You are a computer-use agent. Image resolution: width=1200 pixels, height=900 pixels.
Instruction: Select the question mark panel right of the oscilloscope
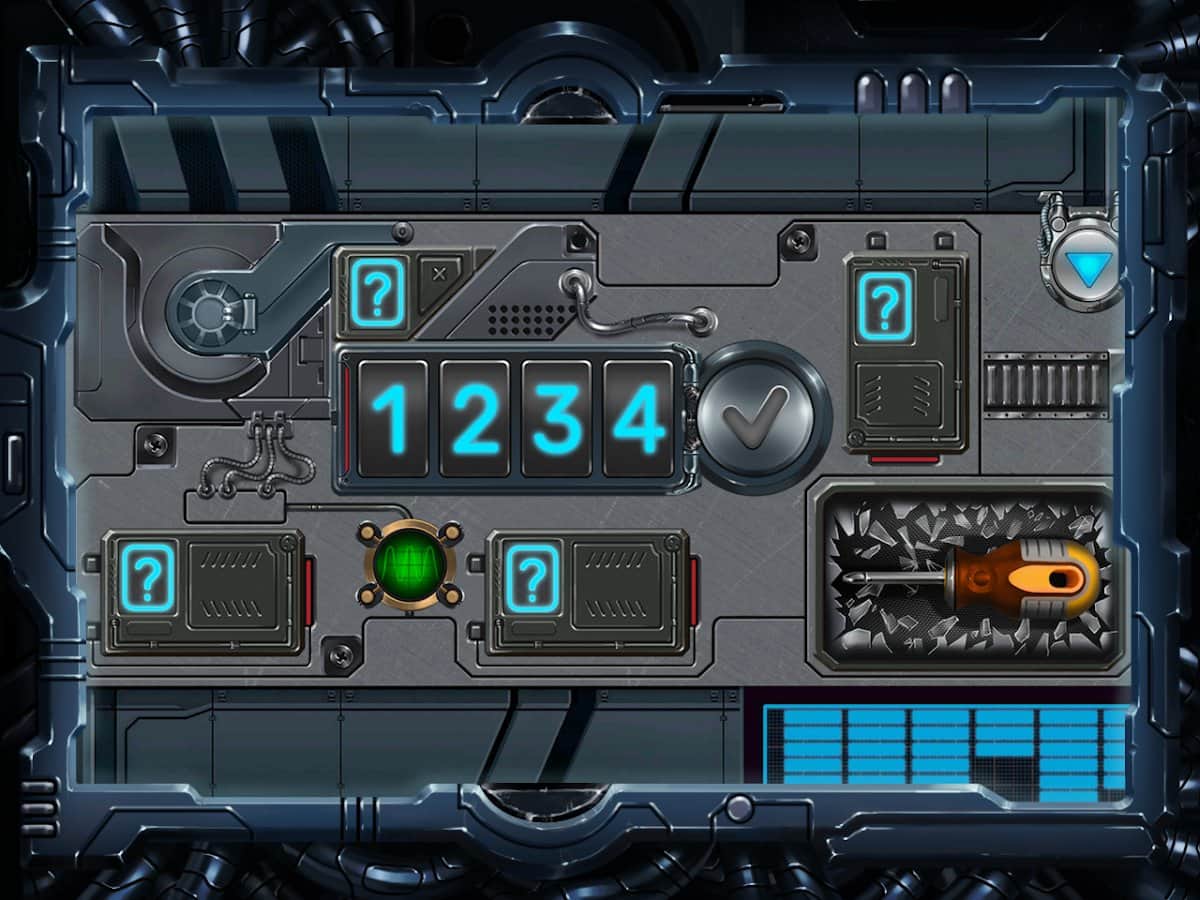click(533, 577)
